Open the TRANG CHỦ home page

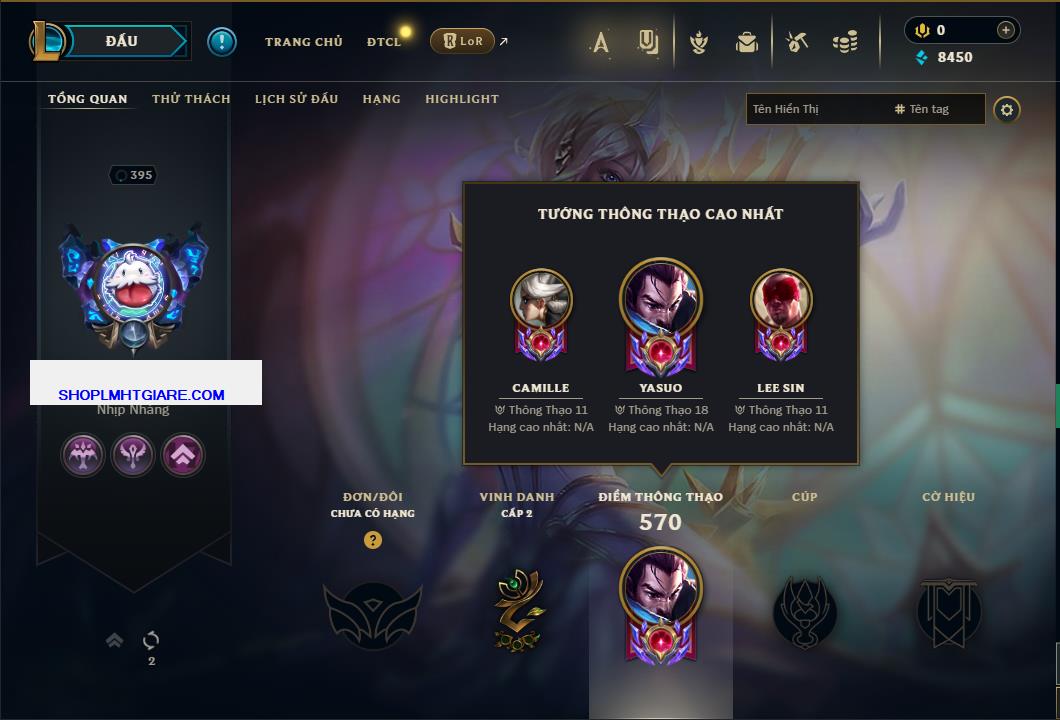[303, 42]
